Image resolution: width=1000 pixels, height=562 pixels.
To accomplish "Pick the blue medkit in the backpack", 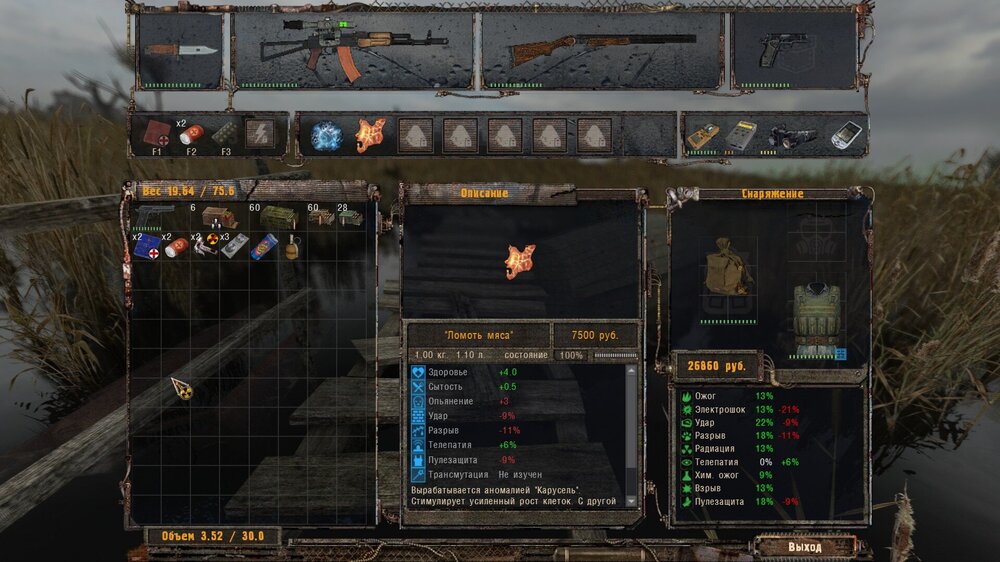I will [x=148, y=247].
